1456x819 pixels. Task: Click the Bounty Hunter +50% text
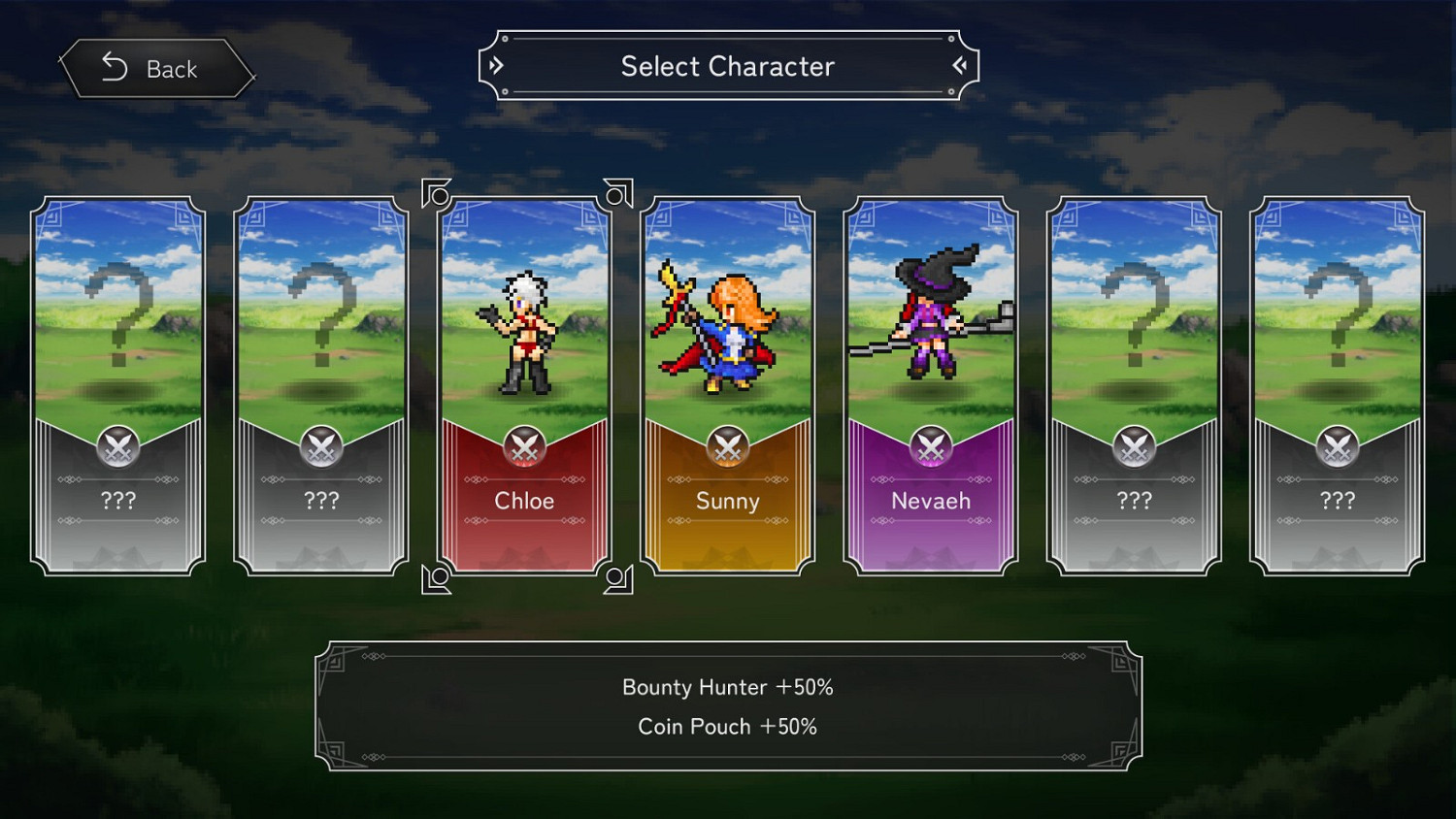(727, 688)
